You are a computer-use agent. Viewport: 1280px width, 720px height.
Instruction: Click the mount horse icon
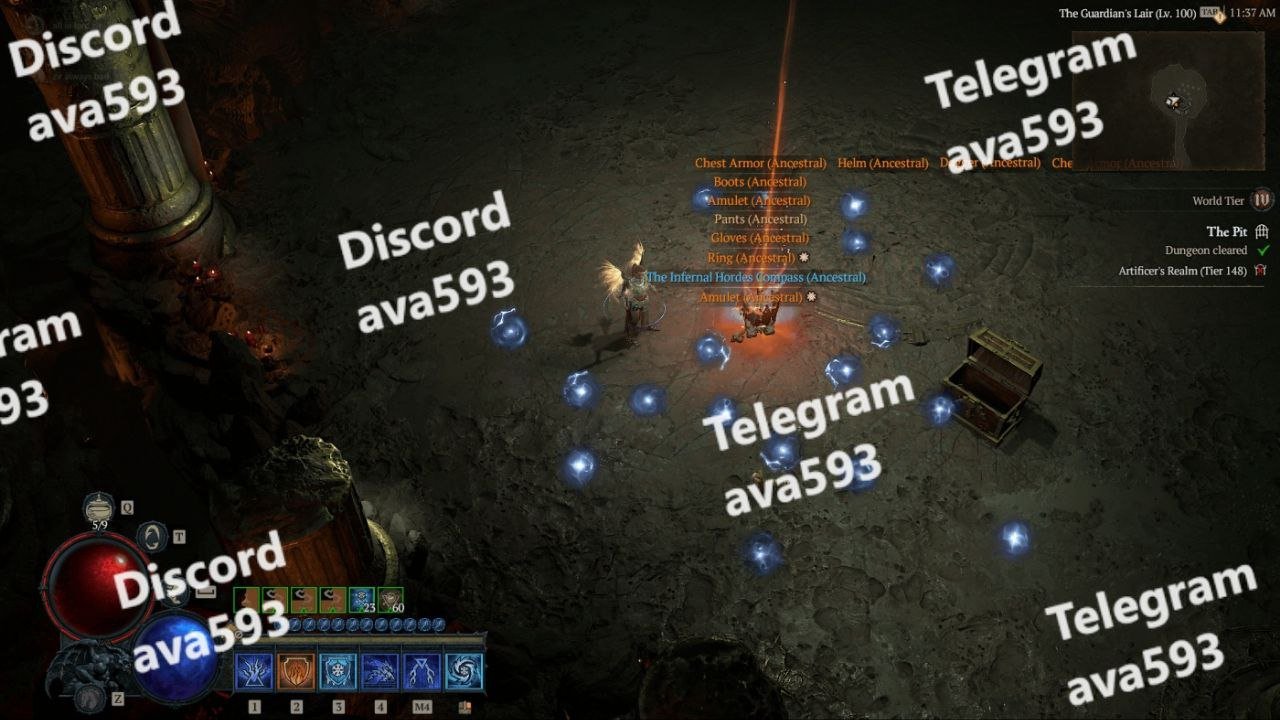[x=91, y=697]
